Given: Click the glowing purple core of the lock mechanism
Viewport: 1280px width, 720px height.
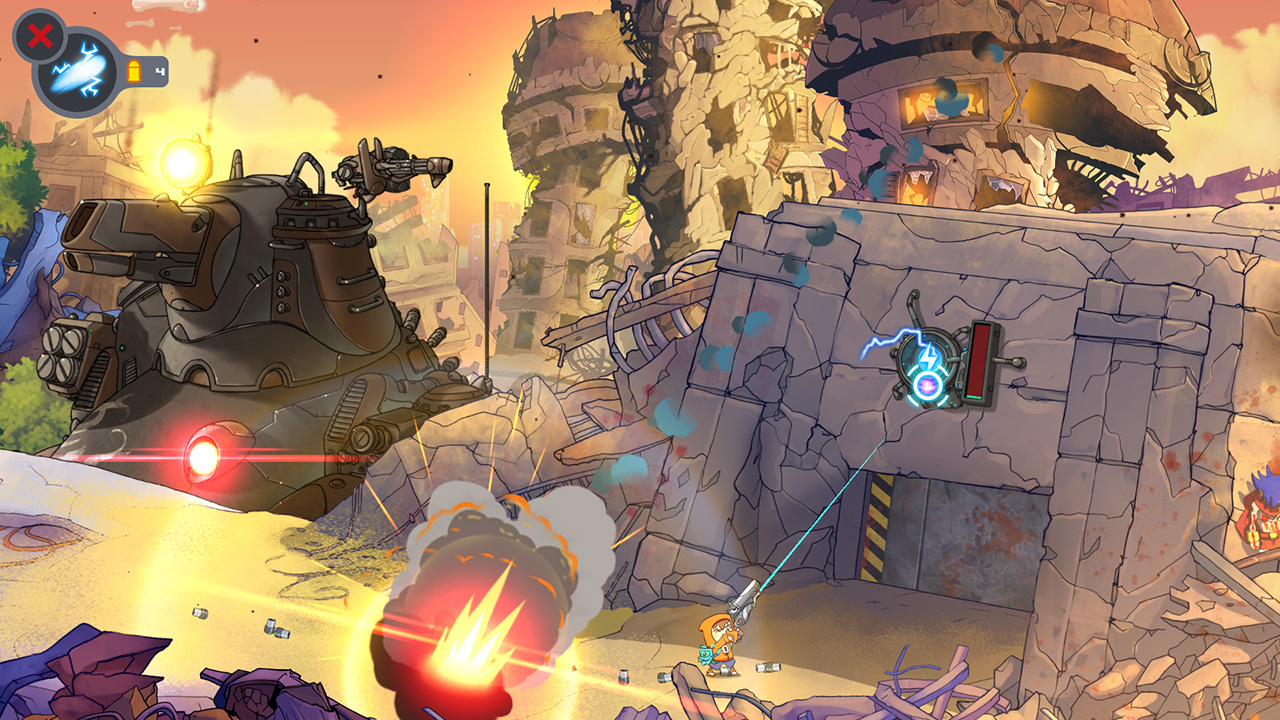Looking at the screenshot, I should coord(927,385).
